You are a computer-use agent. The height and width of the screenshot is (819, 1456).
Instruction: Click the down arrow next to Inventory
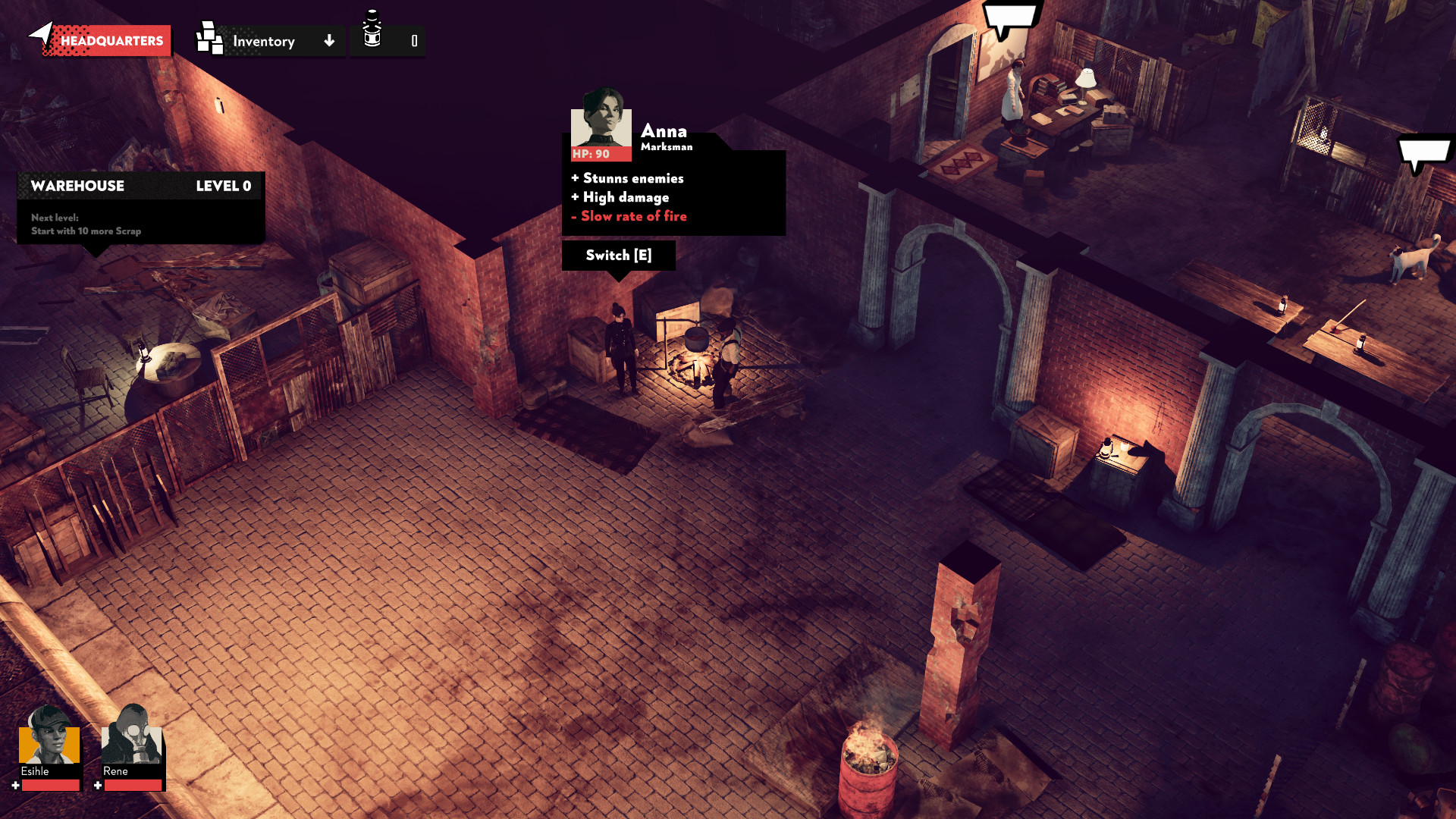(329, 42)
